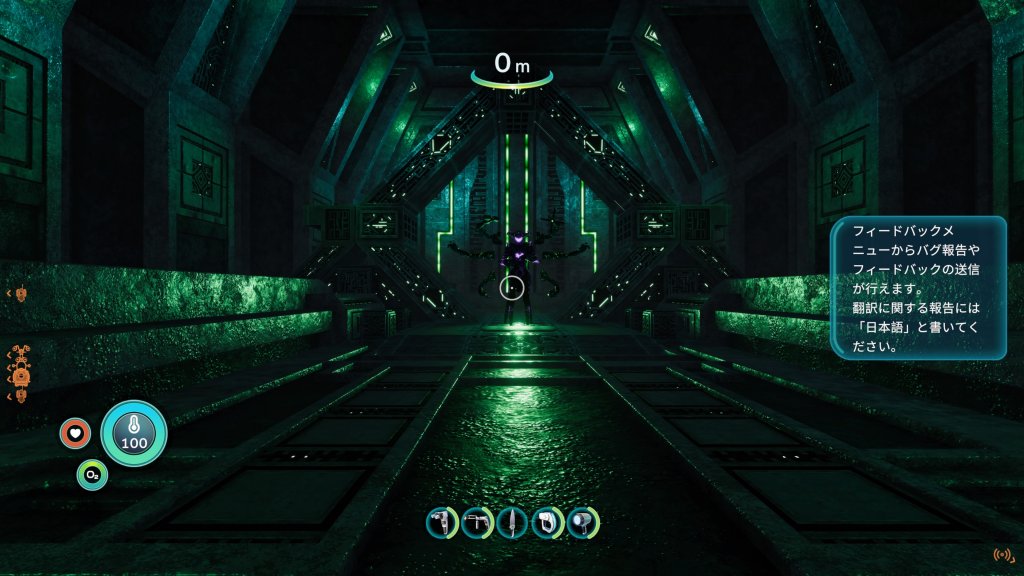Equip the flashlight from the hotbar

(583, 522)
